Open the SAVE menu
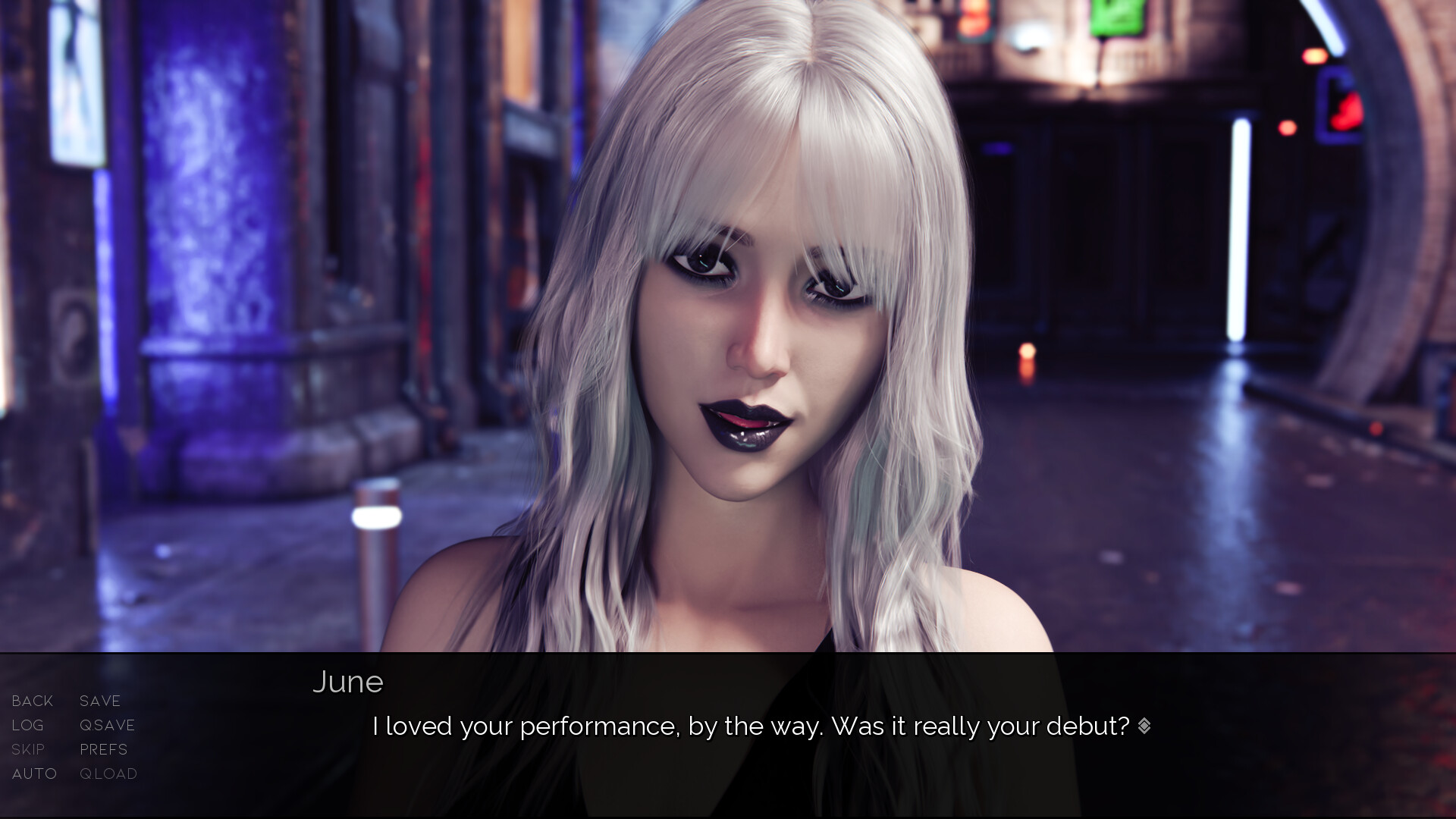The height and width of the screenshot is (819, 1456). 100,701
